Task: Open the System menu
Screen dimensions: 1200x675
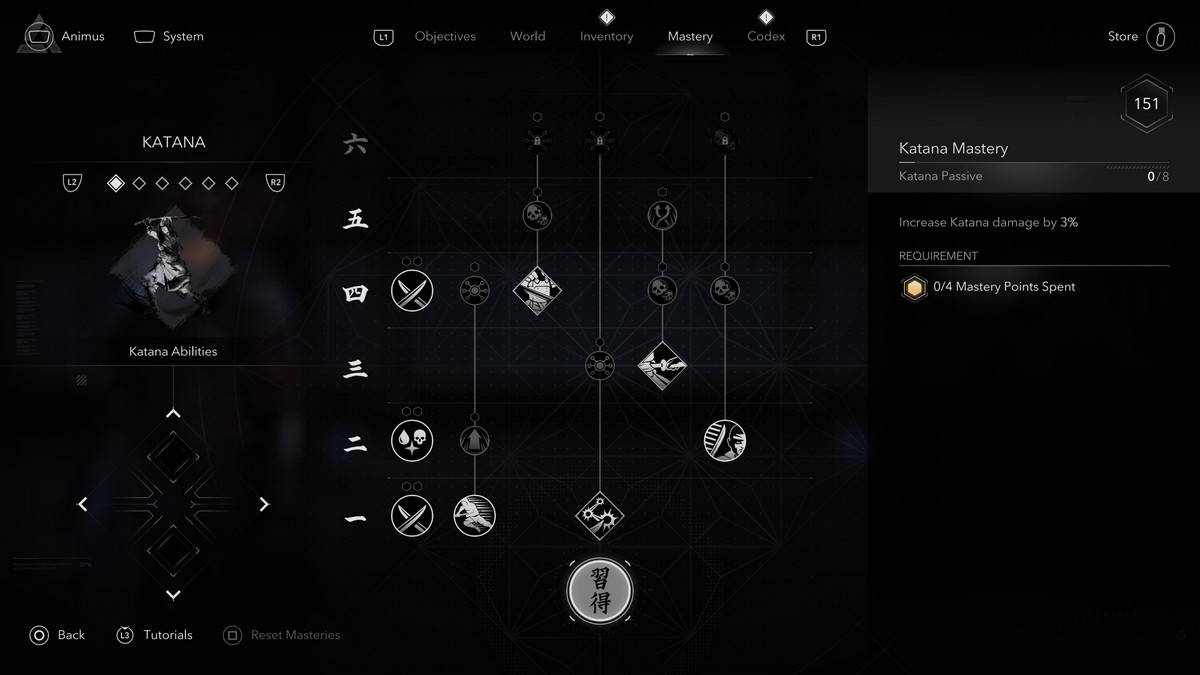Action: click(x=168, y=36)
